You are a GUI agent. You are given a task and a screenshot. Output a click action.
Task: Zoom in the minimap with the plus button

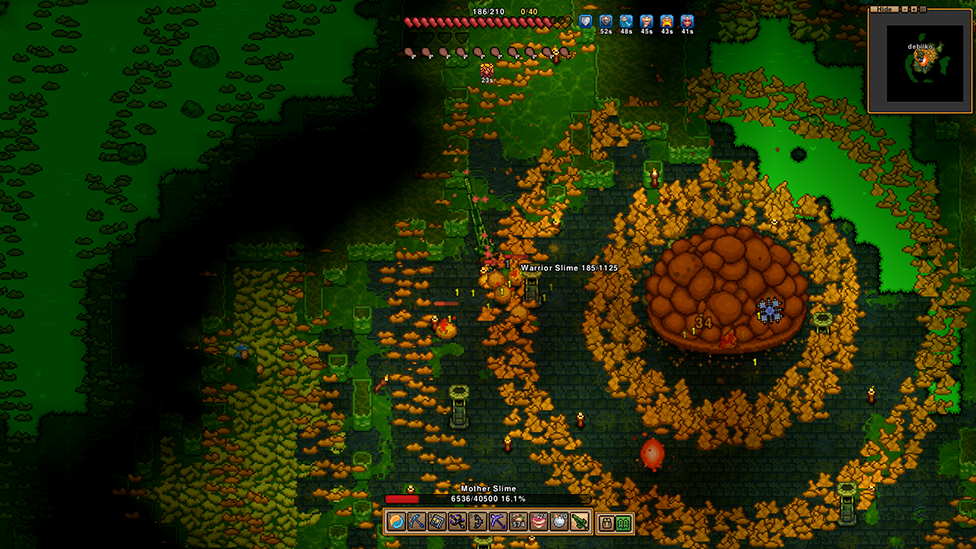coord(913,8)
